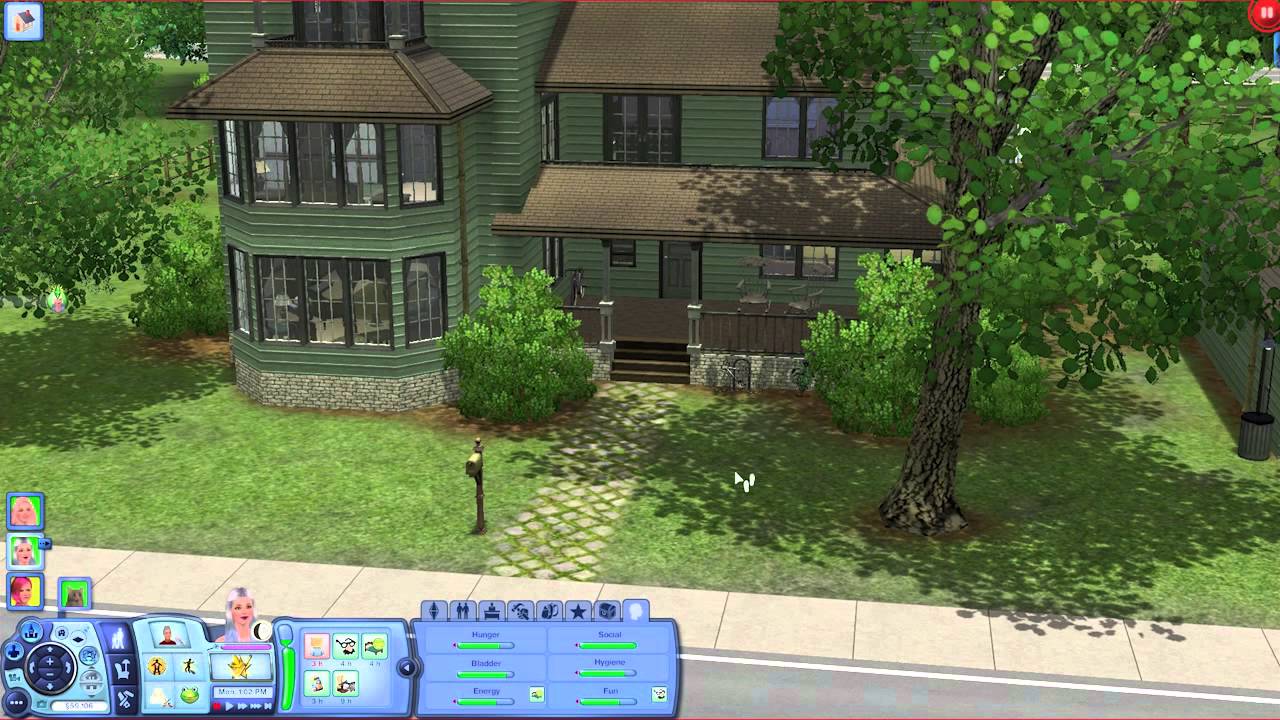Viewport: 1280px width, 720px height.
Task: Click the smiley icon beside the Fun bar
Action: click(x=658, y=694)
